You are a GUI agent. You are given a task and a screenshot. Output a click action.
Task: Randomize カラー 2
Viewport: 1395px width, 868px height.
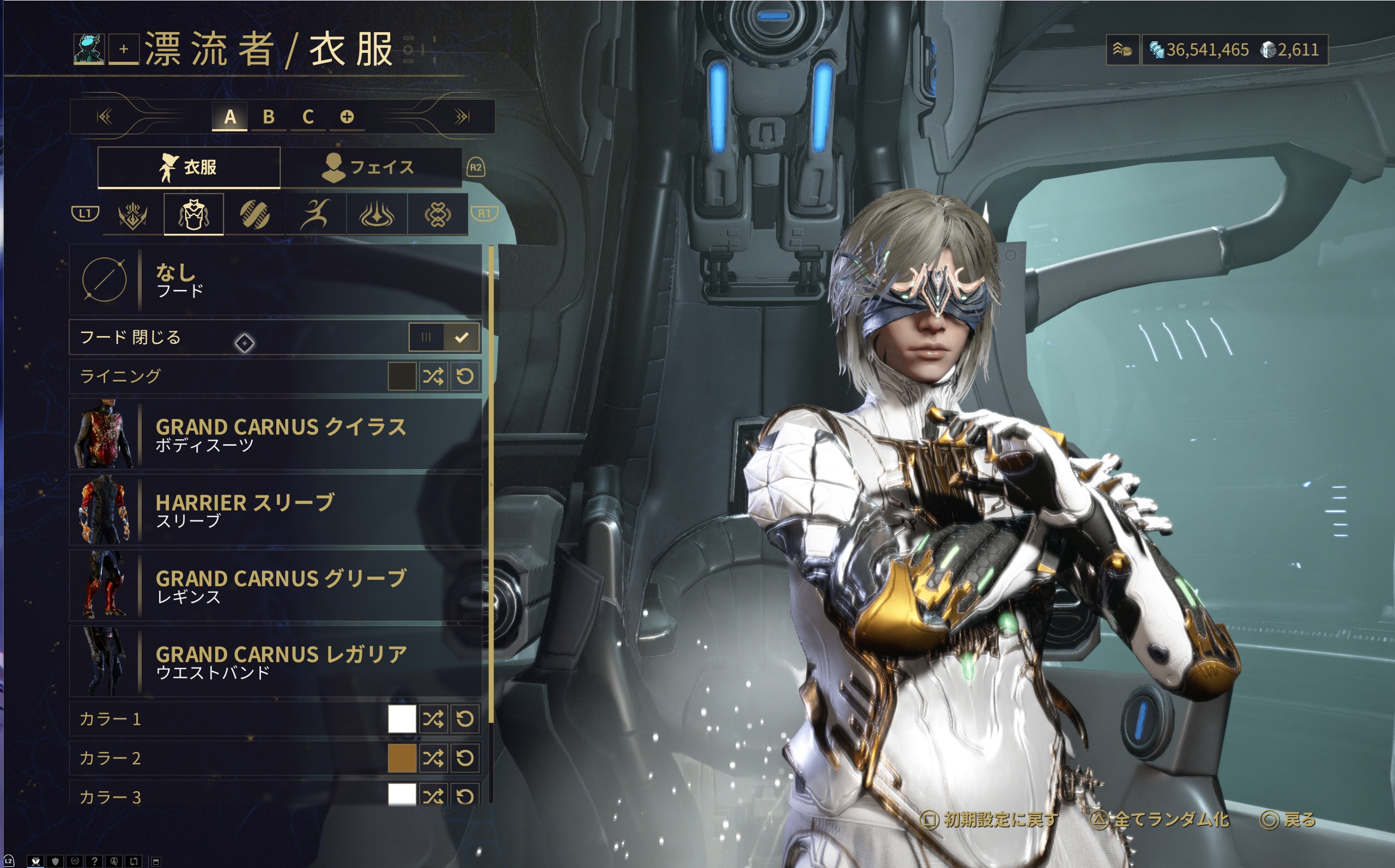click(433, 758)
